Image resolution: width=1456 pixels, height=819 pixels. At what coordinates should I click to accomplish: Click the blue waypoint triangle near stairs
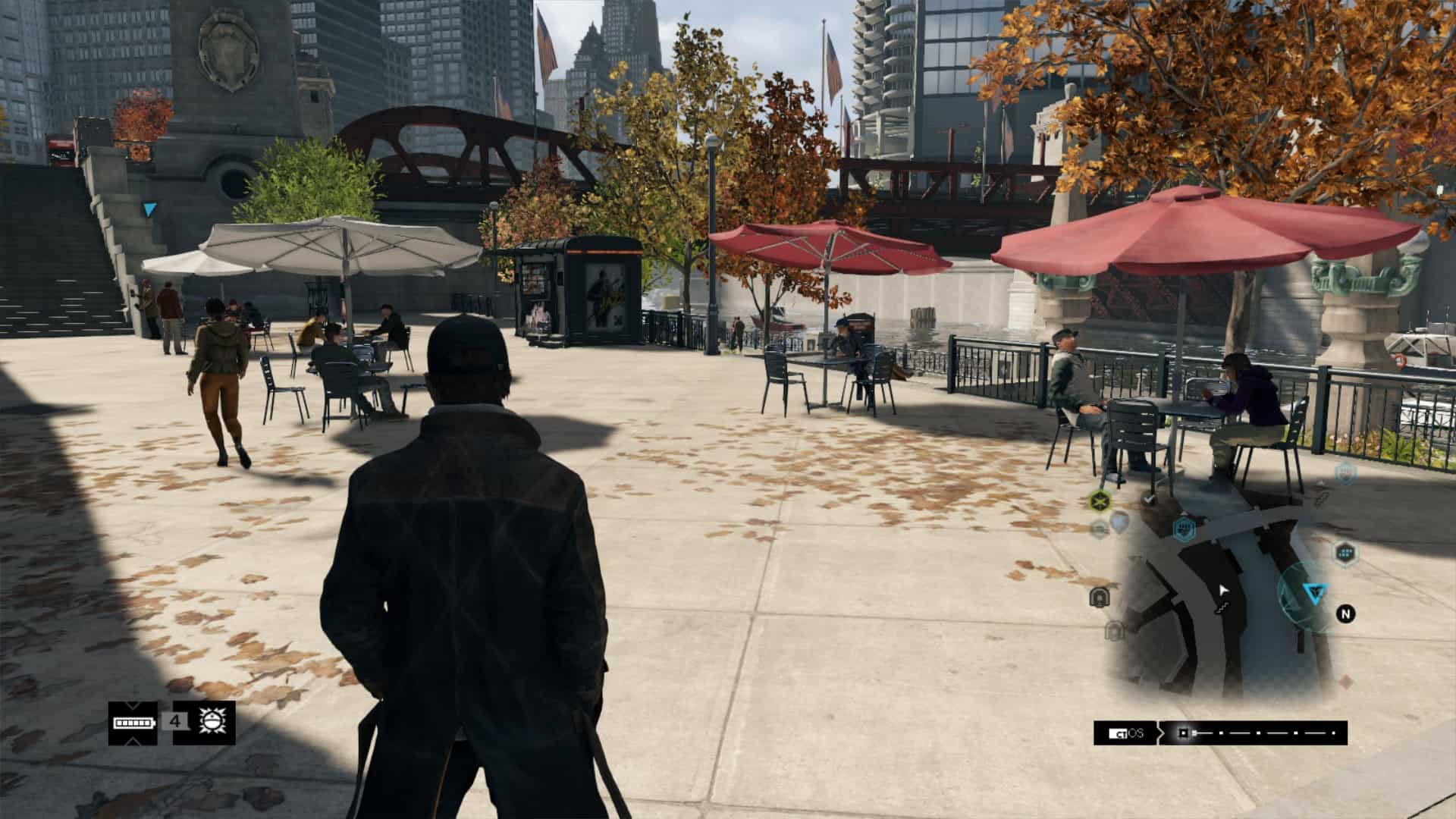[x=151, y=209]
